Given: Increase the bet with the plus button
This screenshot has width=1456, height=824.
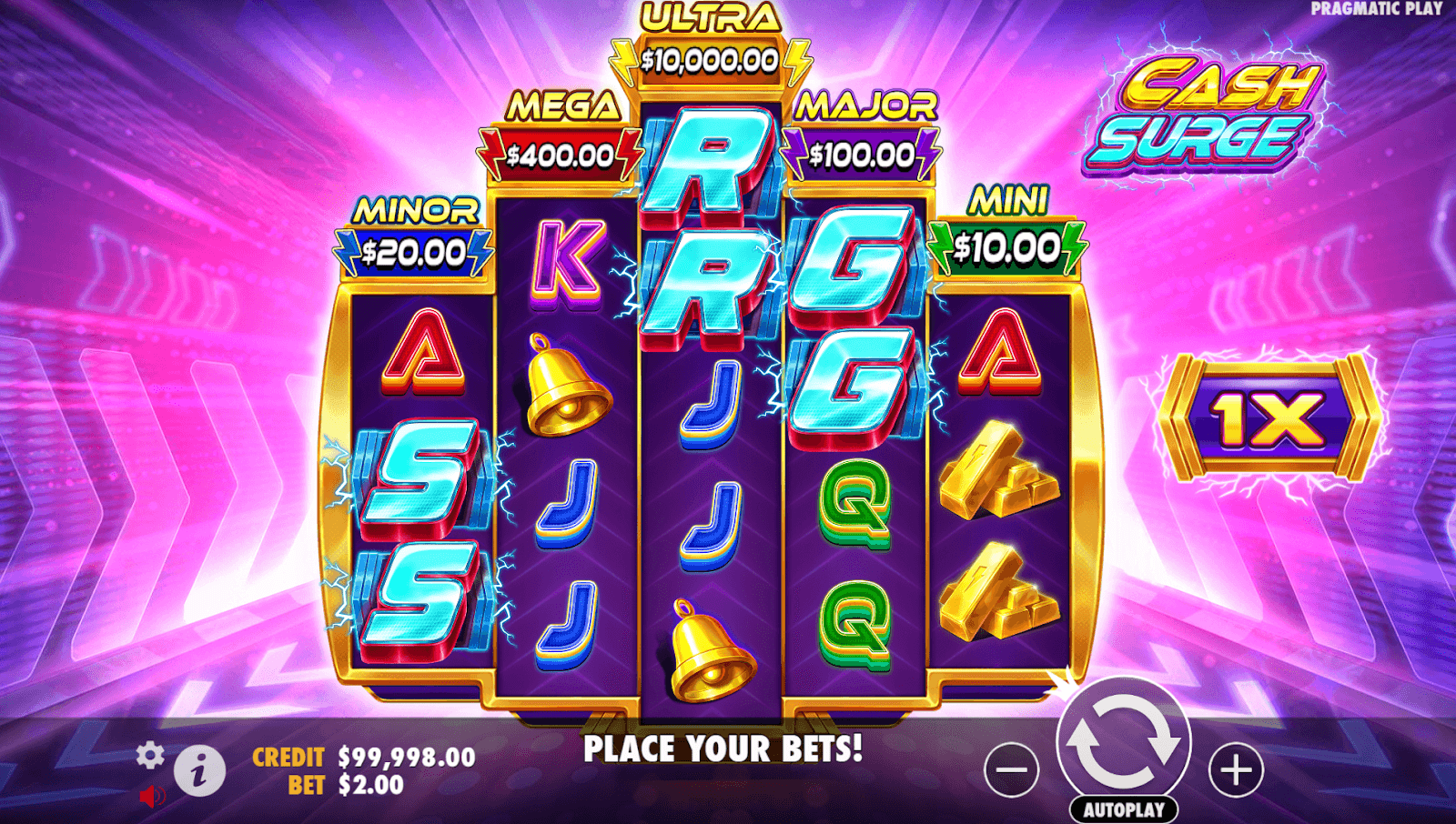Looking at the screenshot, I should tap(1236, 769).
